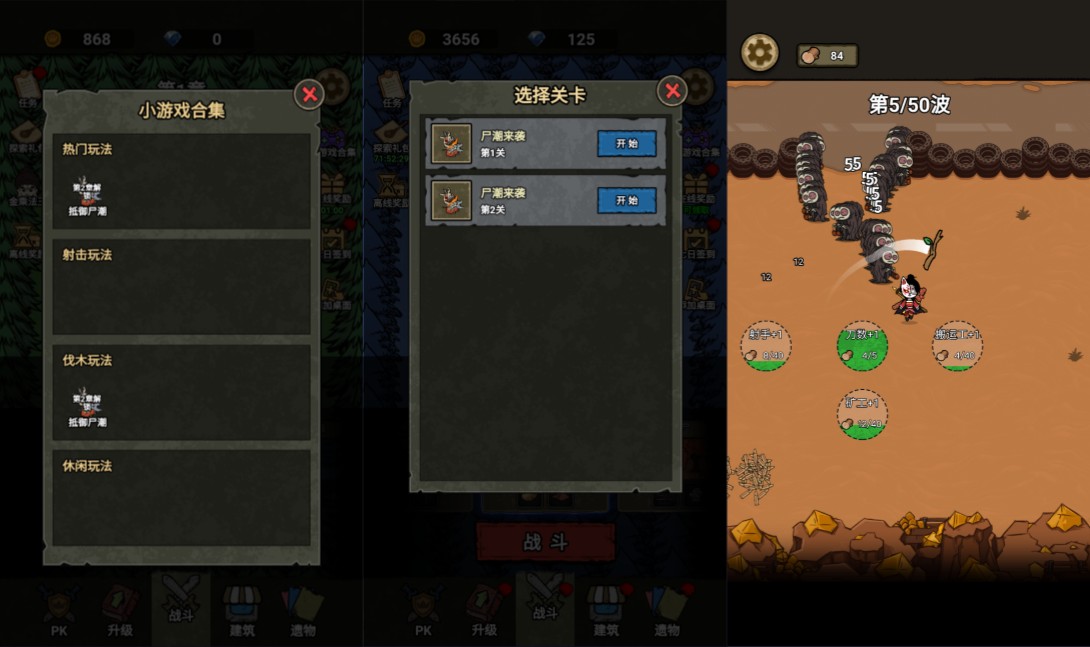The height and width of the screenshot is (647, 1090).
Task: Start 尸潮来袭 第2关 with 开始
Action: pyautogui.click(x=626, y=200)
